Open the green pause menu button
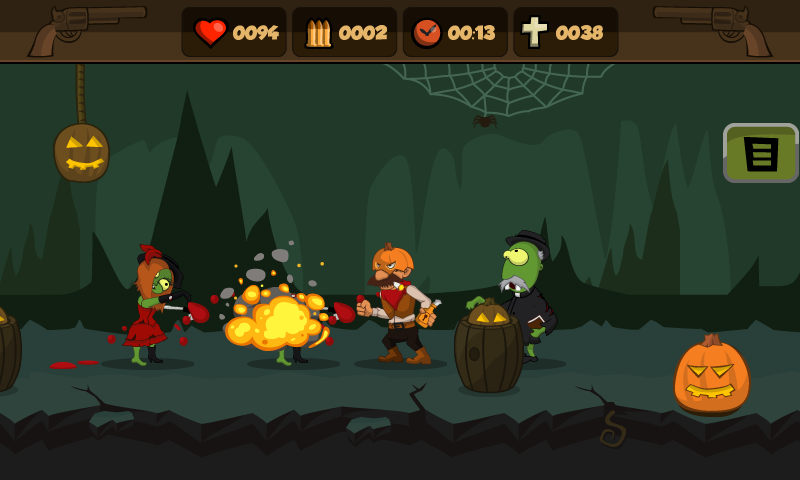 pyautogui.click(x=760, y=153)
